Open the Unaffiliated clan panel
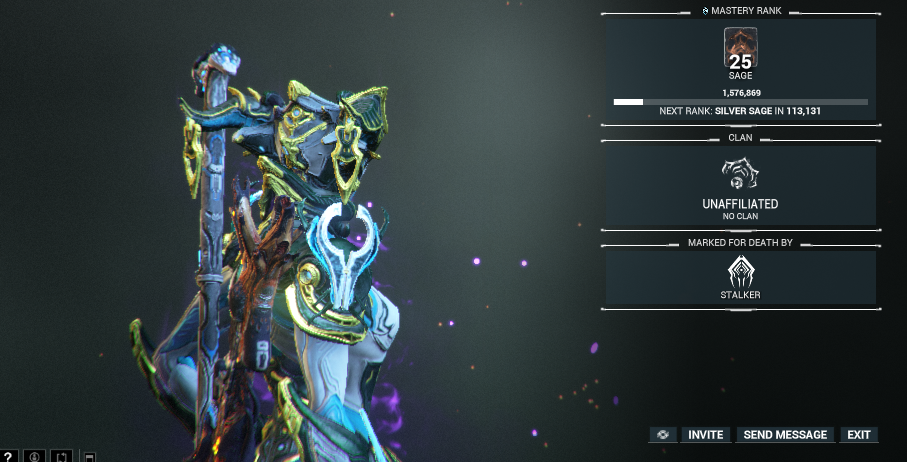The height and width of the screenshot is (462, 907). coord(740,185)
